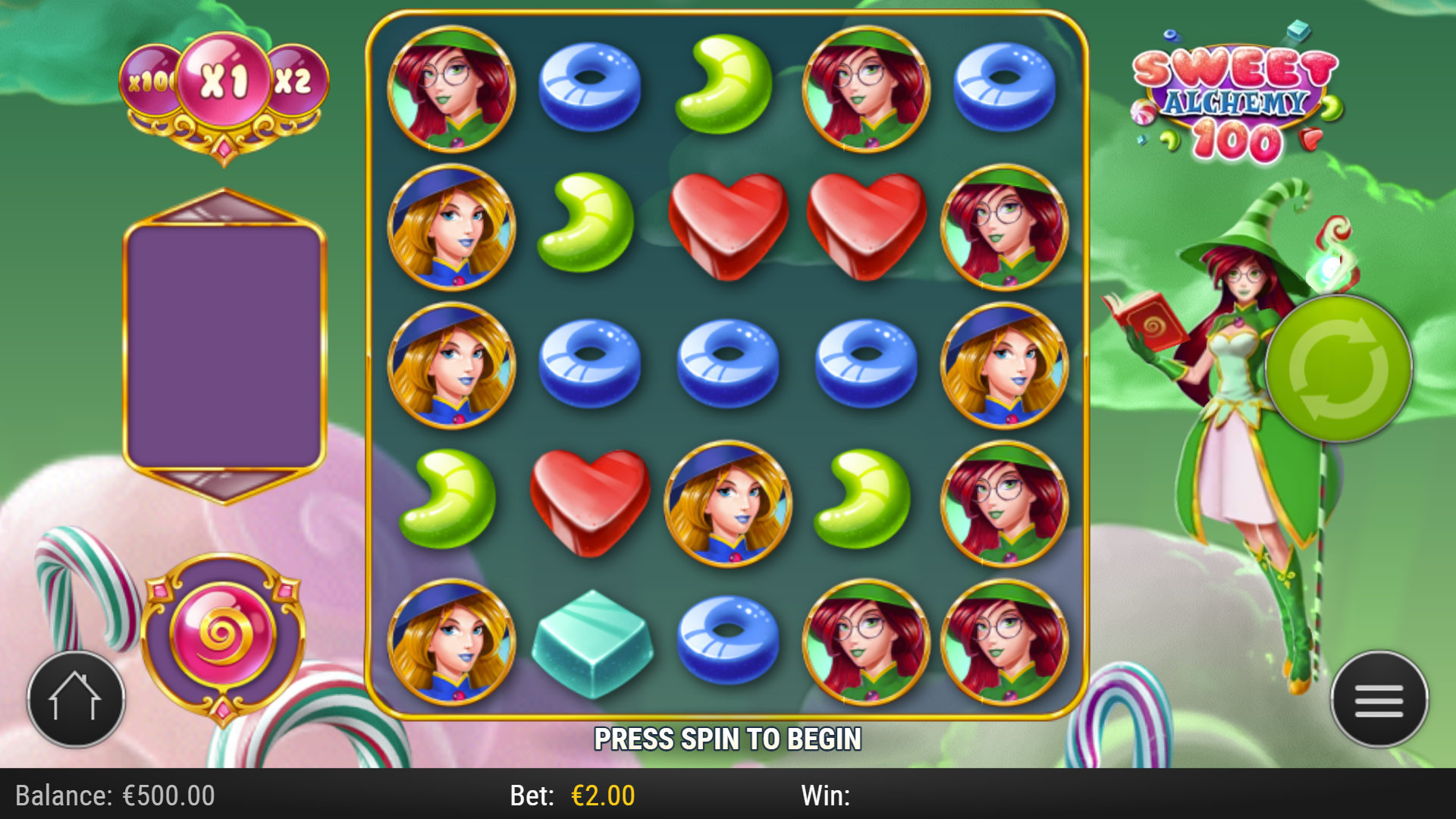Select the purple hexagonal meter panel

222,341
